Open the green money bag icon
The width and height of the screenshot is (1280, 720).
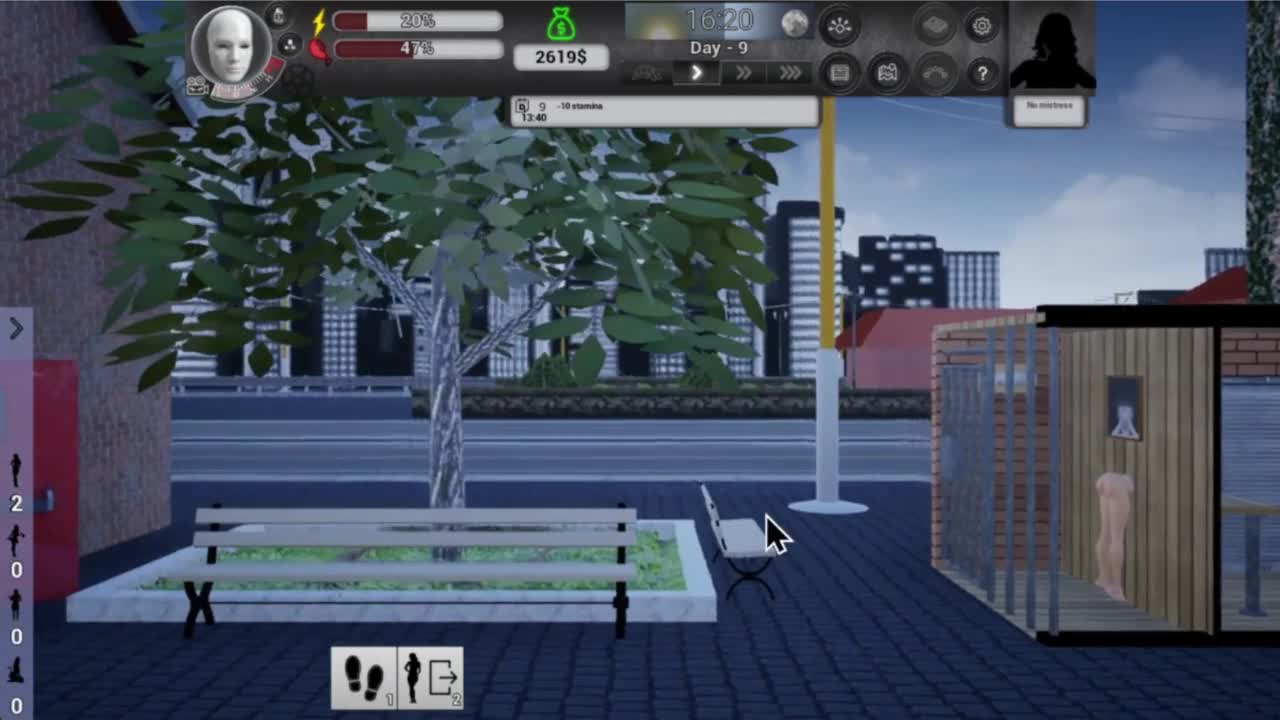561,23
